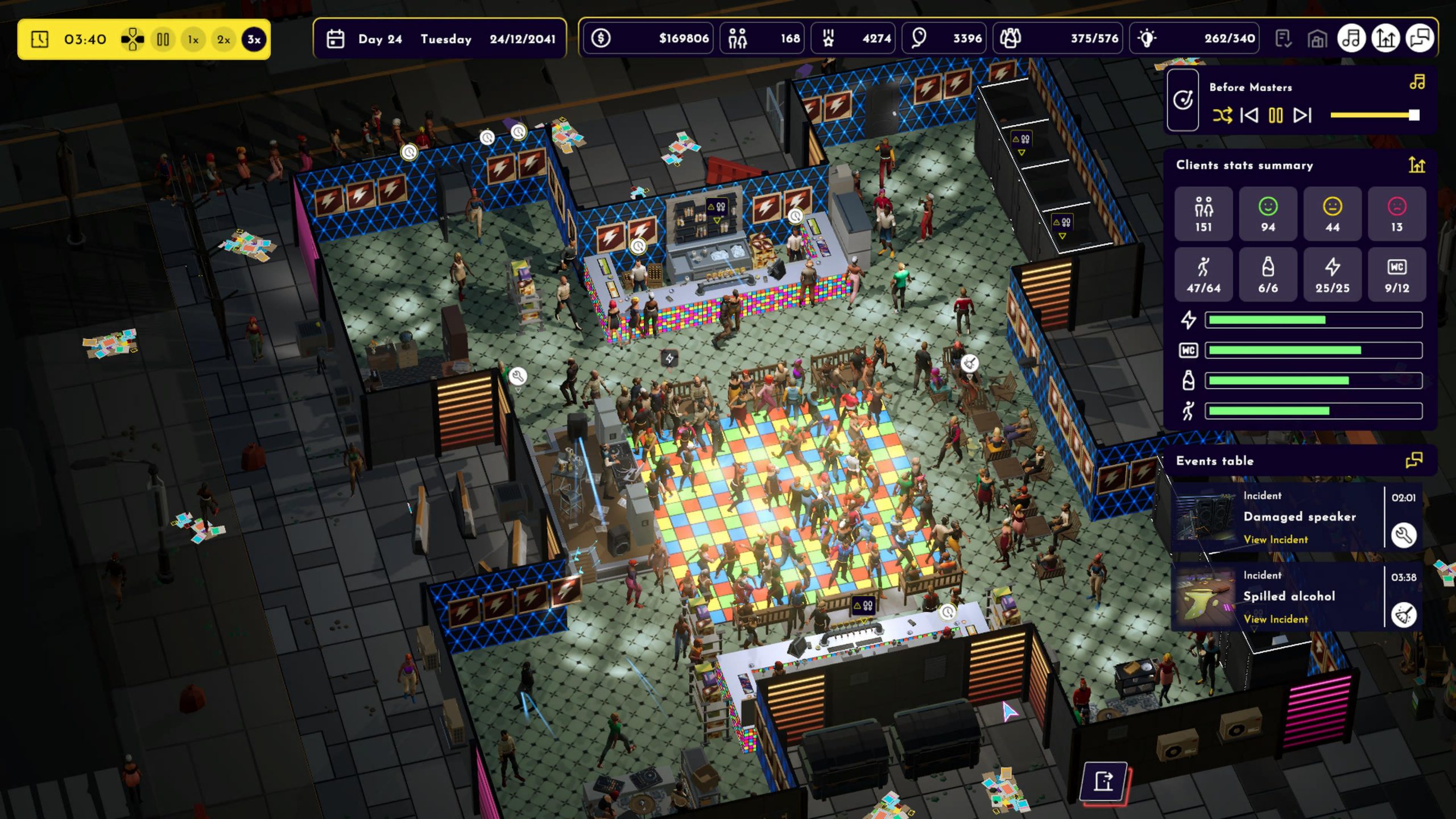This screenshot has height=819, width=1456.
Task: Pause the game clock
Action: click(x=163, y=39)
